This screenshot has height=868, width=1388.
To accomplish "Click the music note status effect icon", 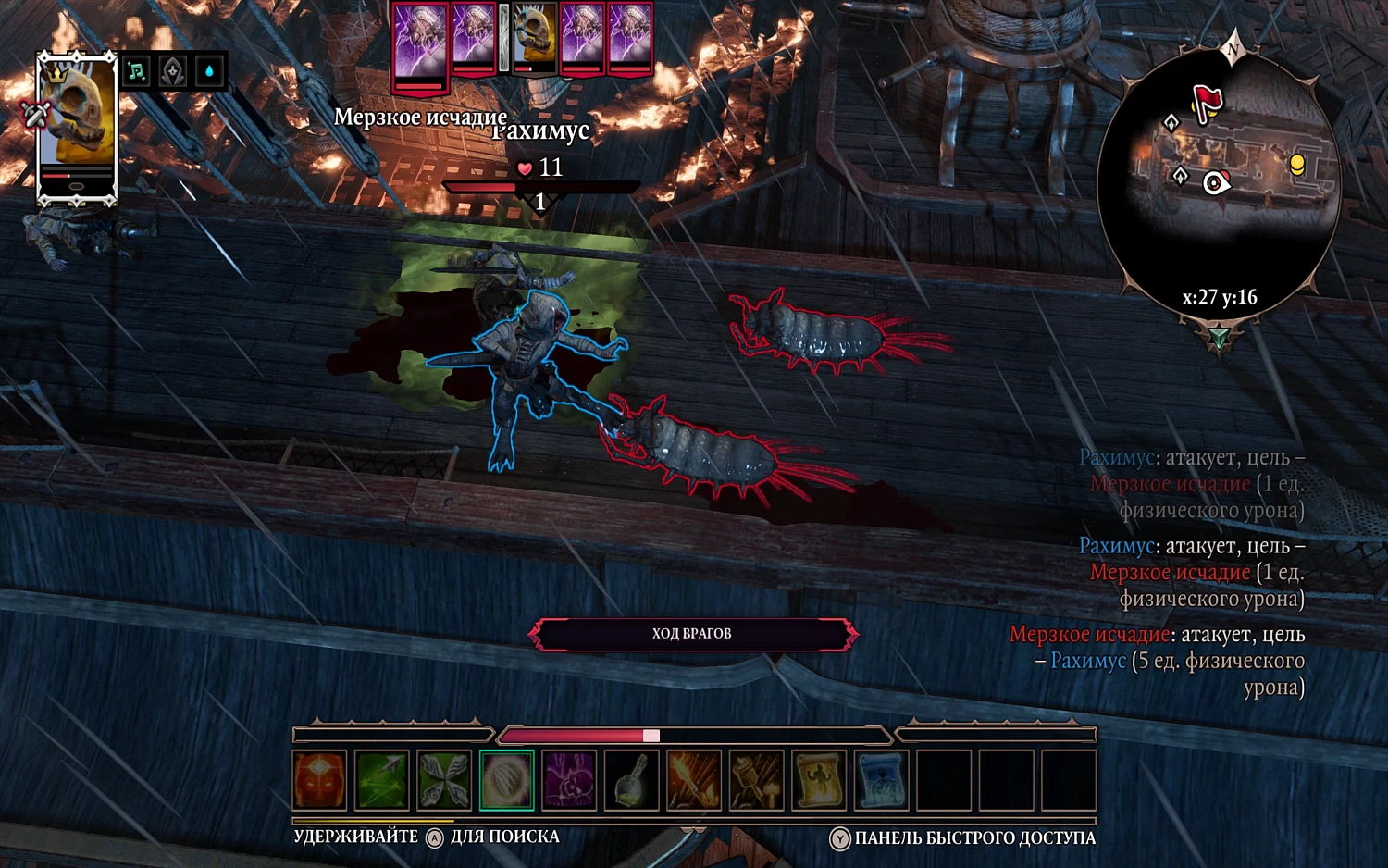I will [137, 70].
